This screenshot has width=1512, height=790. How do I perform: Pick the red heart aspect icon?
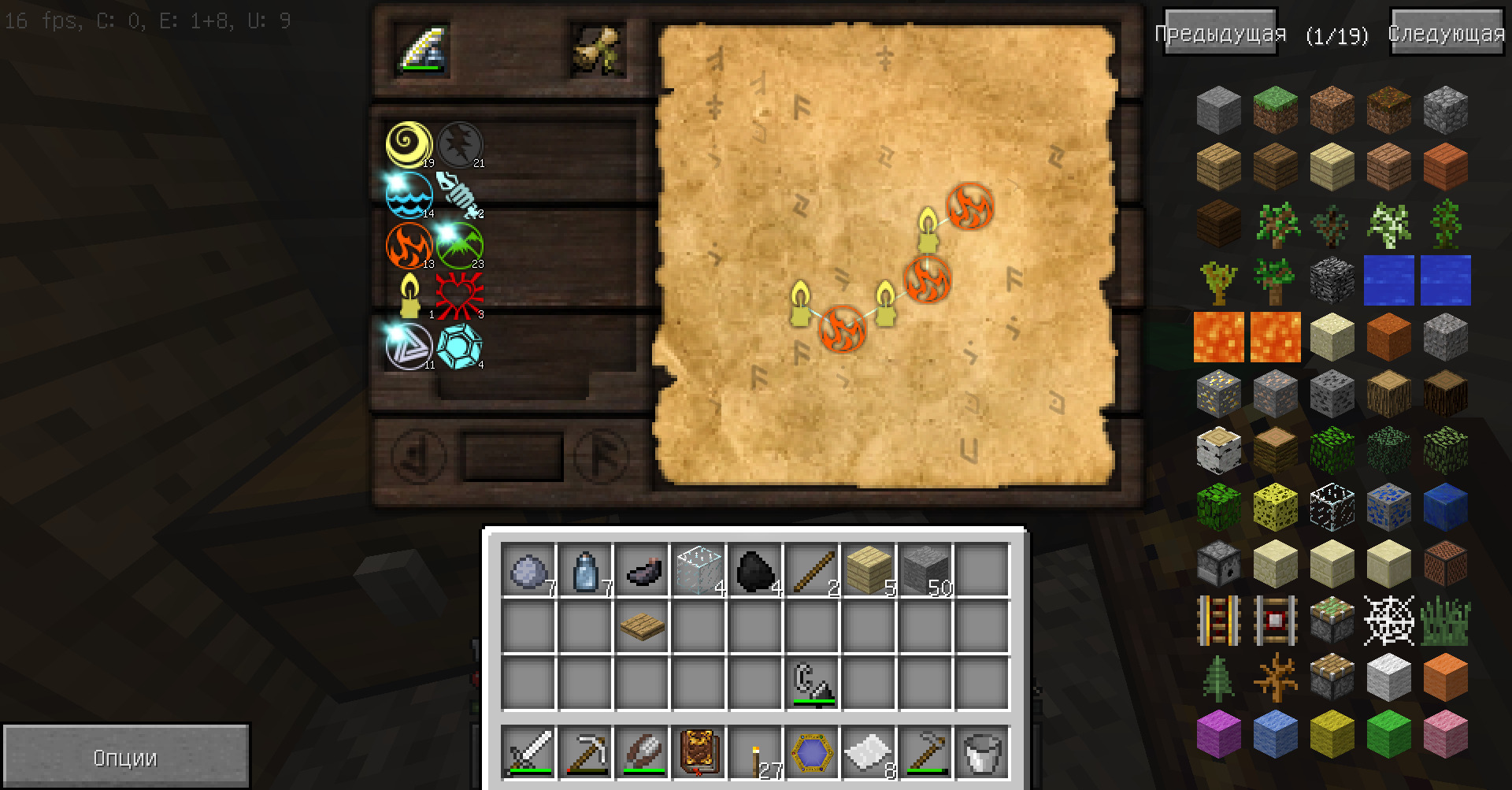(x=459, y=295)
